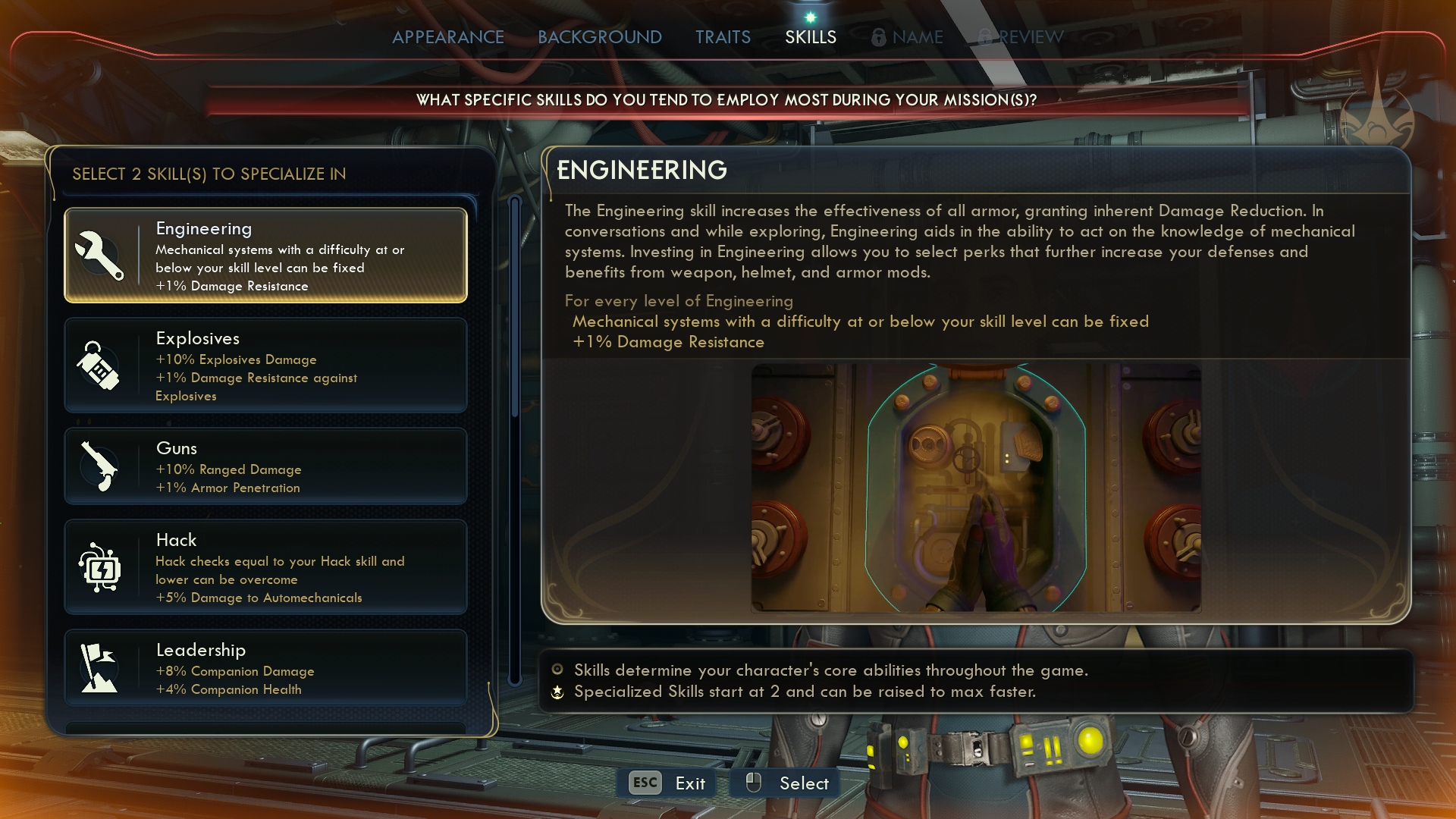Click the Engineering preview image
1456x819 pixels.
tap(976, 488)
